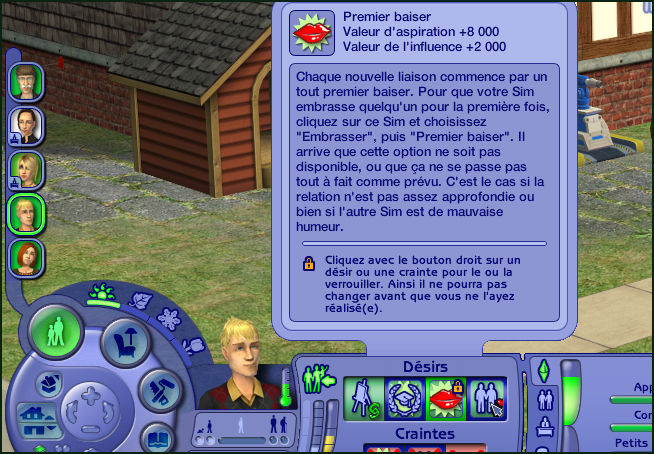Select the locked First Kiss want
The width and height of the screenshot is (654, 454).
coord(443,397)
